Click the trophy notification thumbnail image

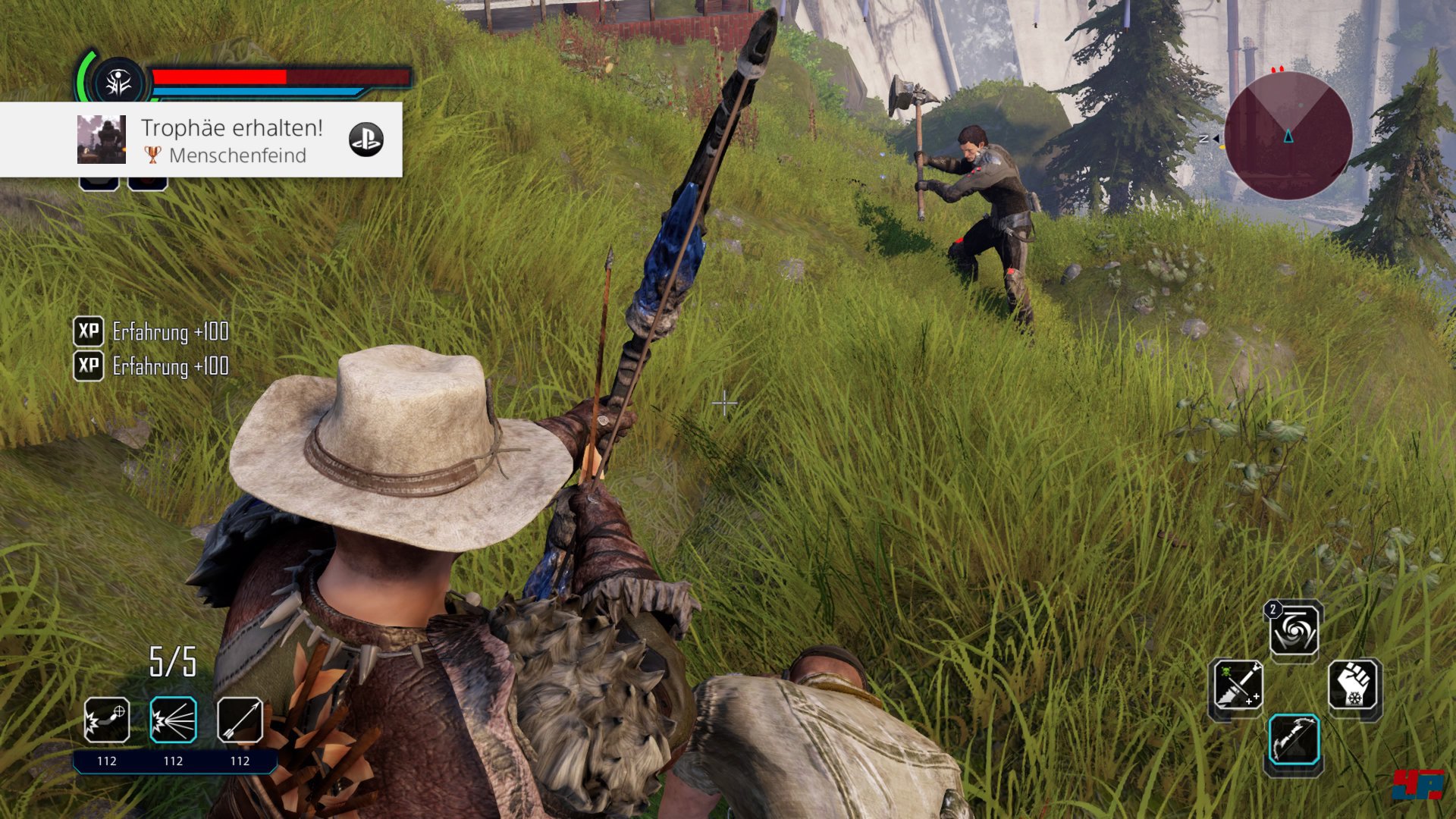[102, 140]
